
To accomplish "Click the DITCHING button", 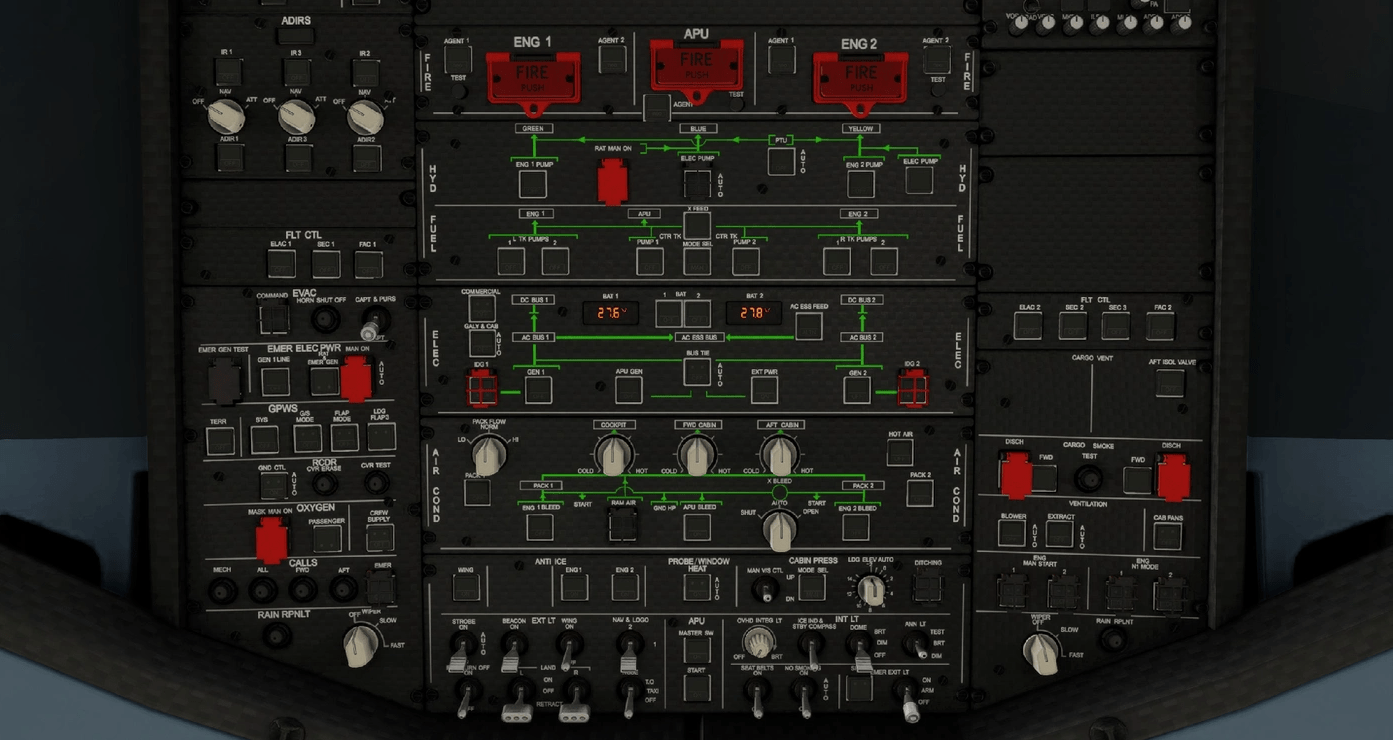I will point(927,588).
